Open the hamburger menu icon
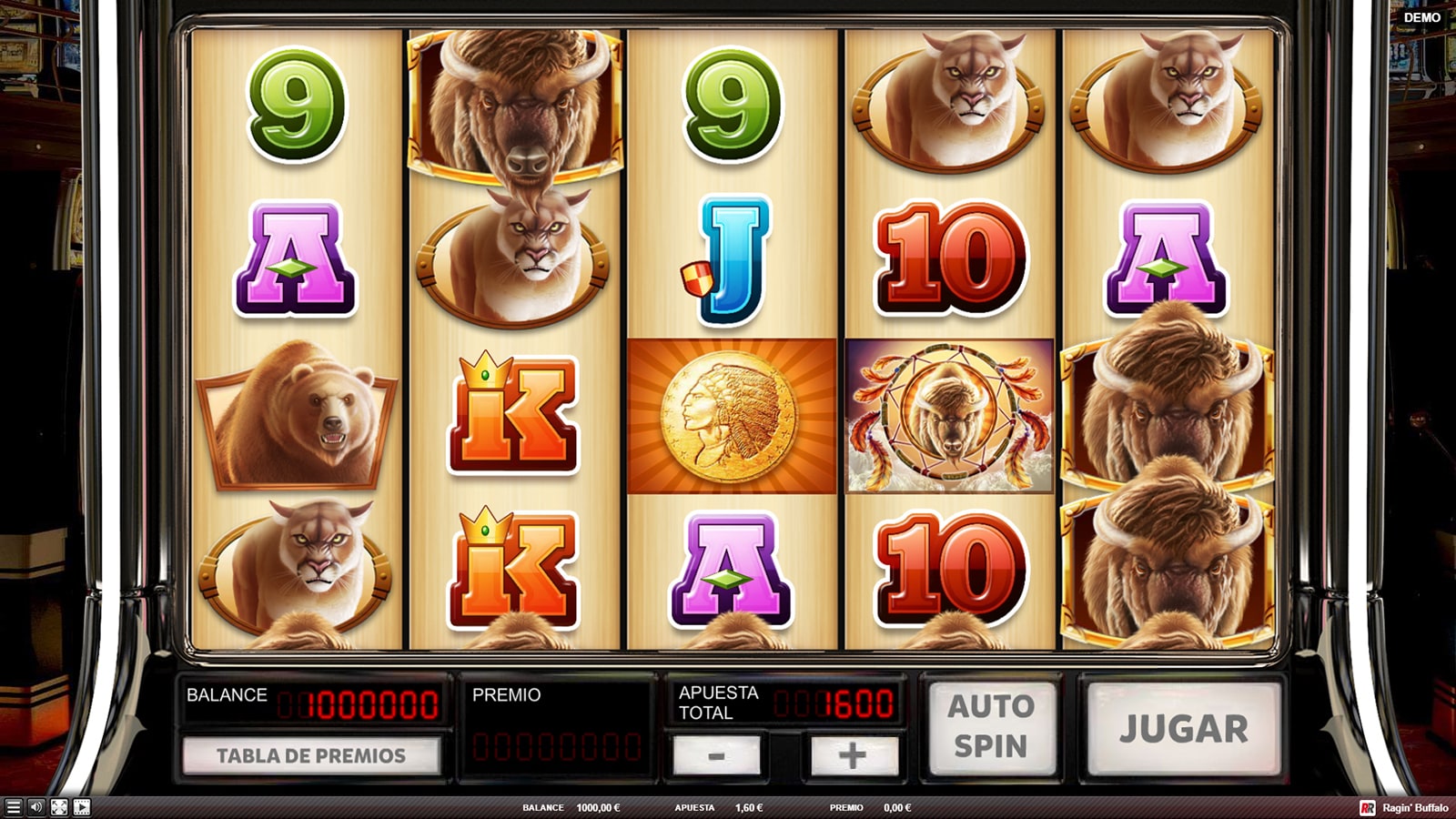This screenshot has height=819, width=1456. click(13, 807)
